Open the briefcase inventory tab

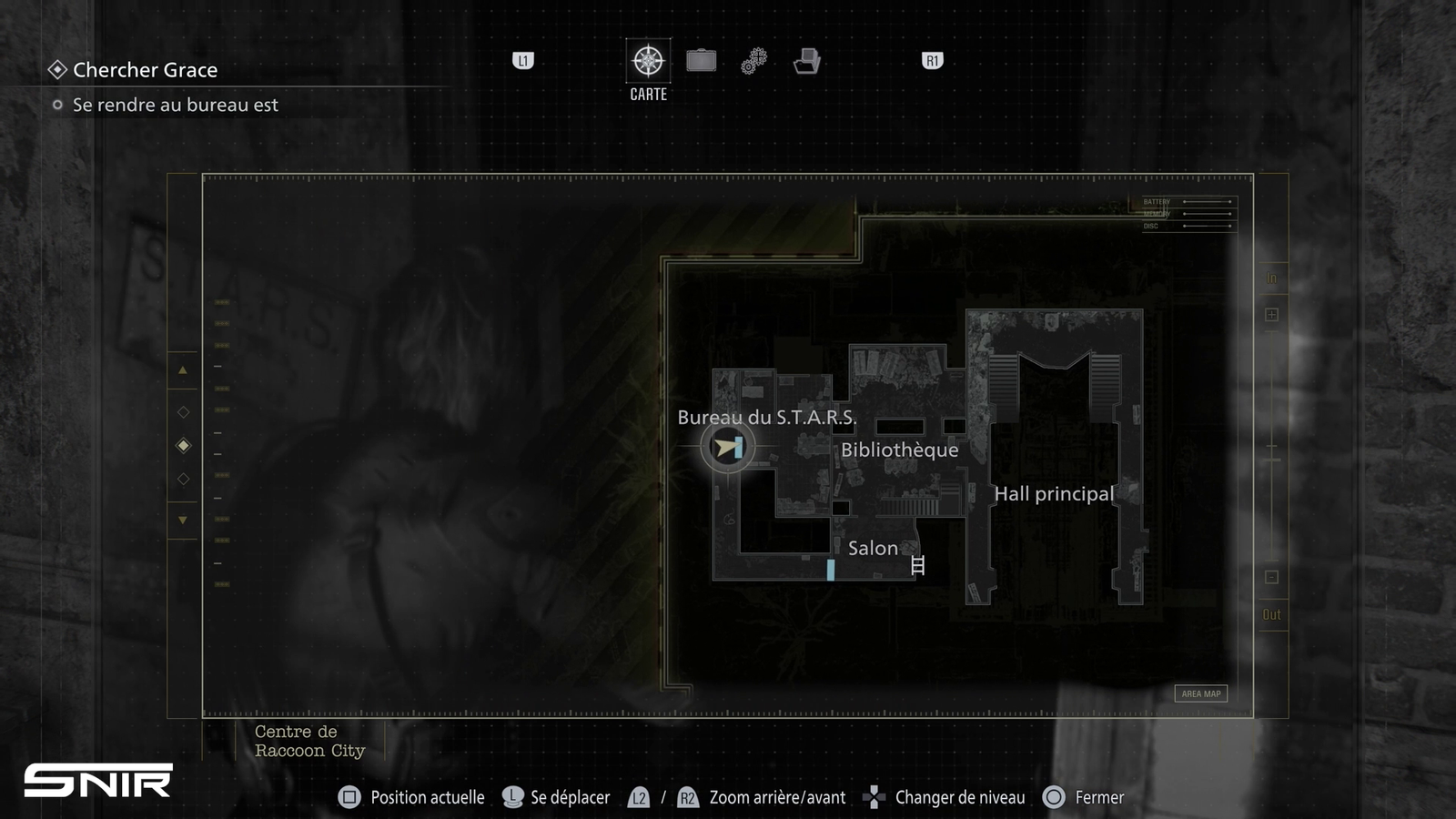click(701, 61)
